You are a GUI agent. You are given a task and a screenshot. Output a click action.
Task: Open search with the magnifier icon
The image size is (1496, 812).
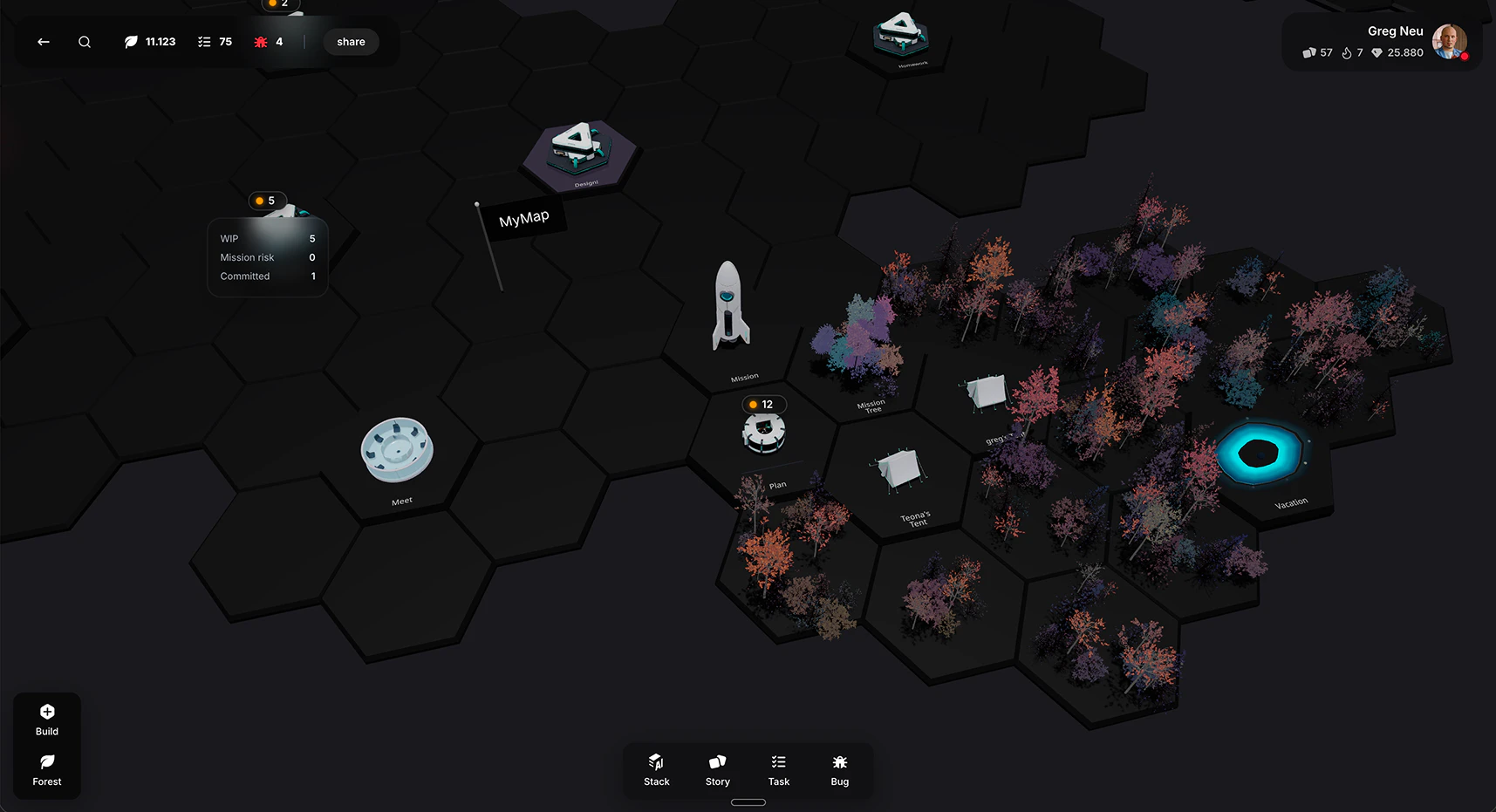pyautogui.click(x=85, y=41)
